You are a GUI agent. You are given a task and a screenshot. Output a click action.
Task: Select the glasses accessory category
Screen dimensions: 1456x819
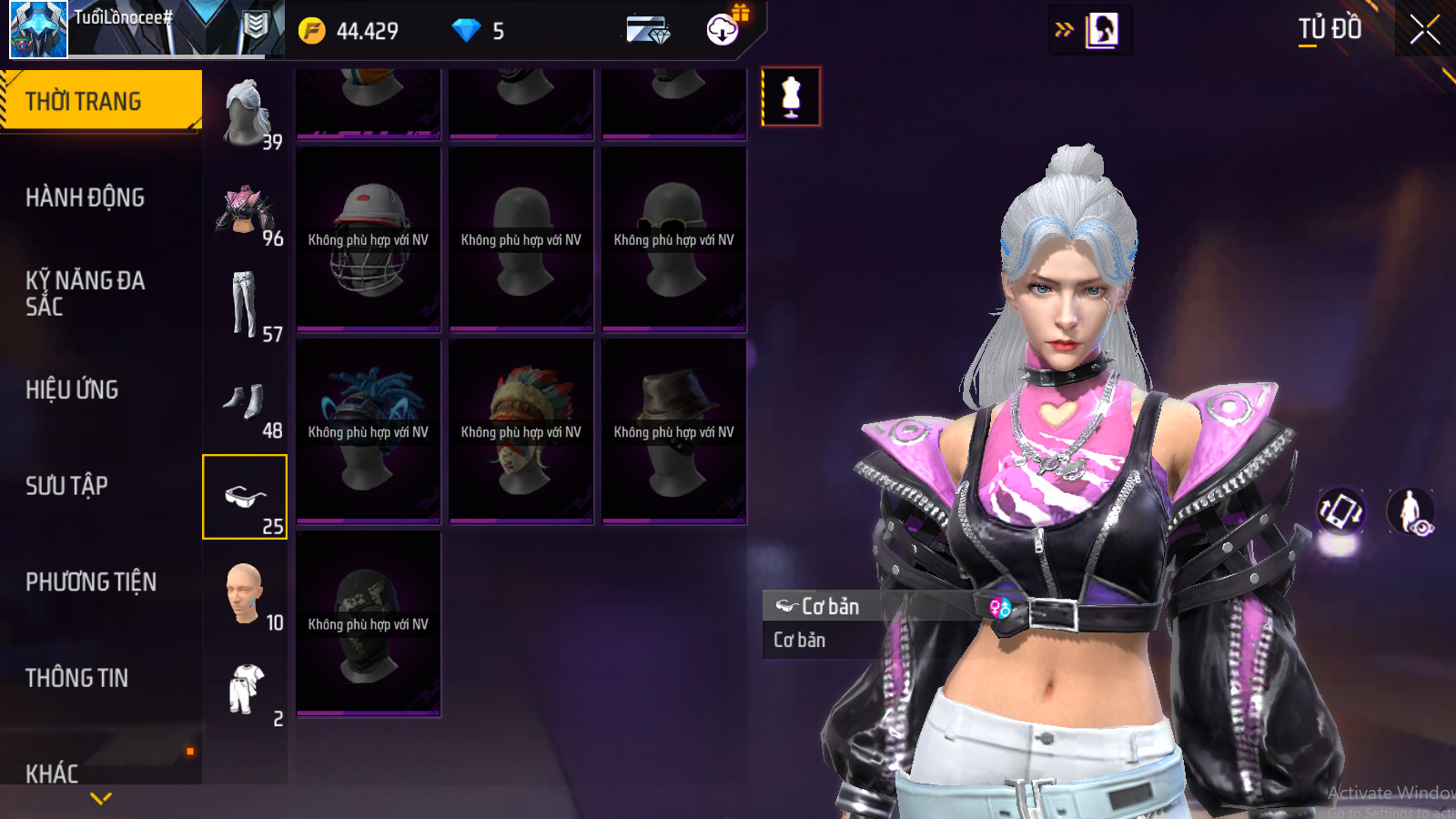point(245,497)
